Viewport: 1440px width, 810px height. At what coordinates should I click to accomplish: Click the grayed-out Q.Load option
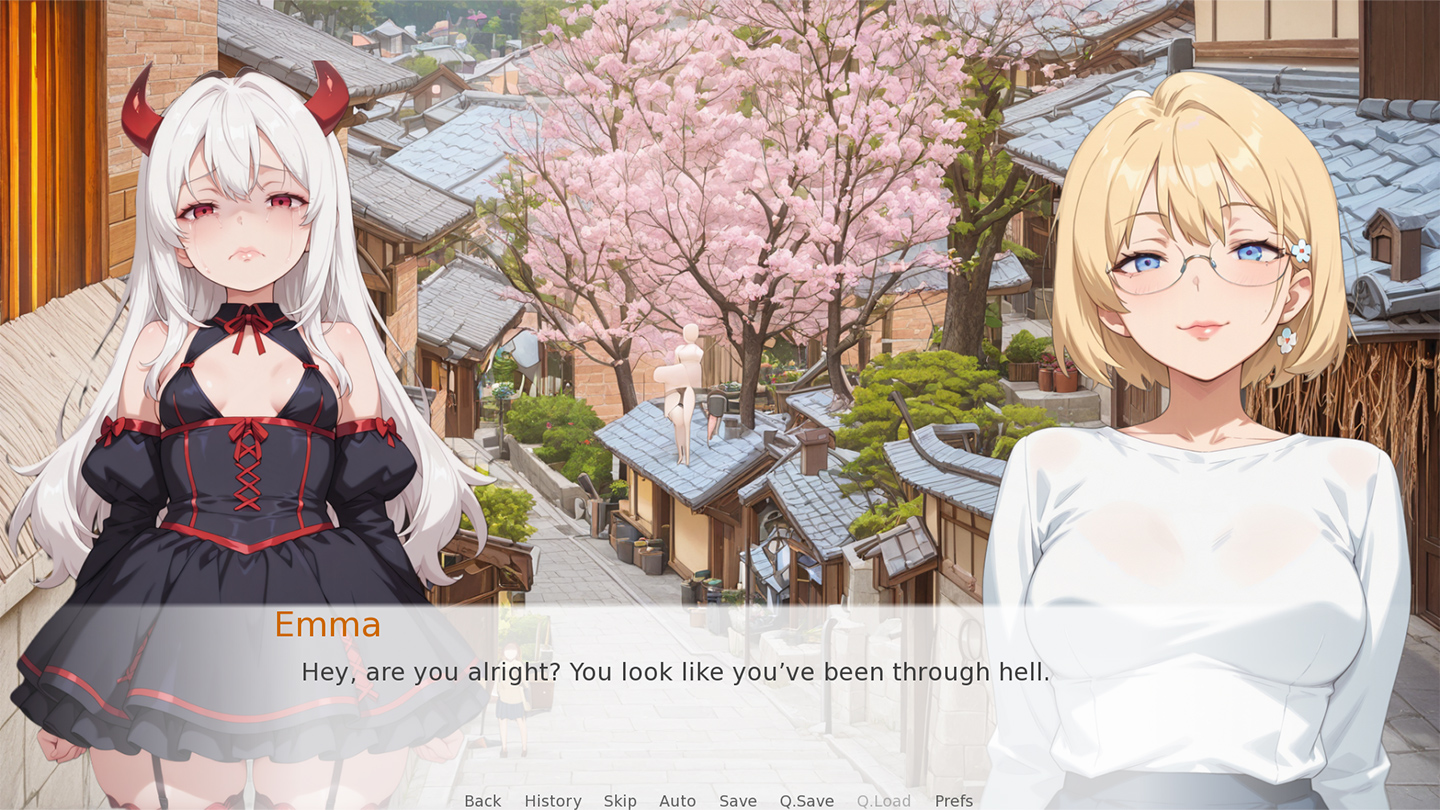coord(884,800)
